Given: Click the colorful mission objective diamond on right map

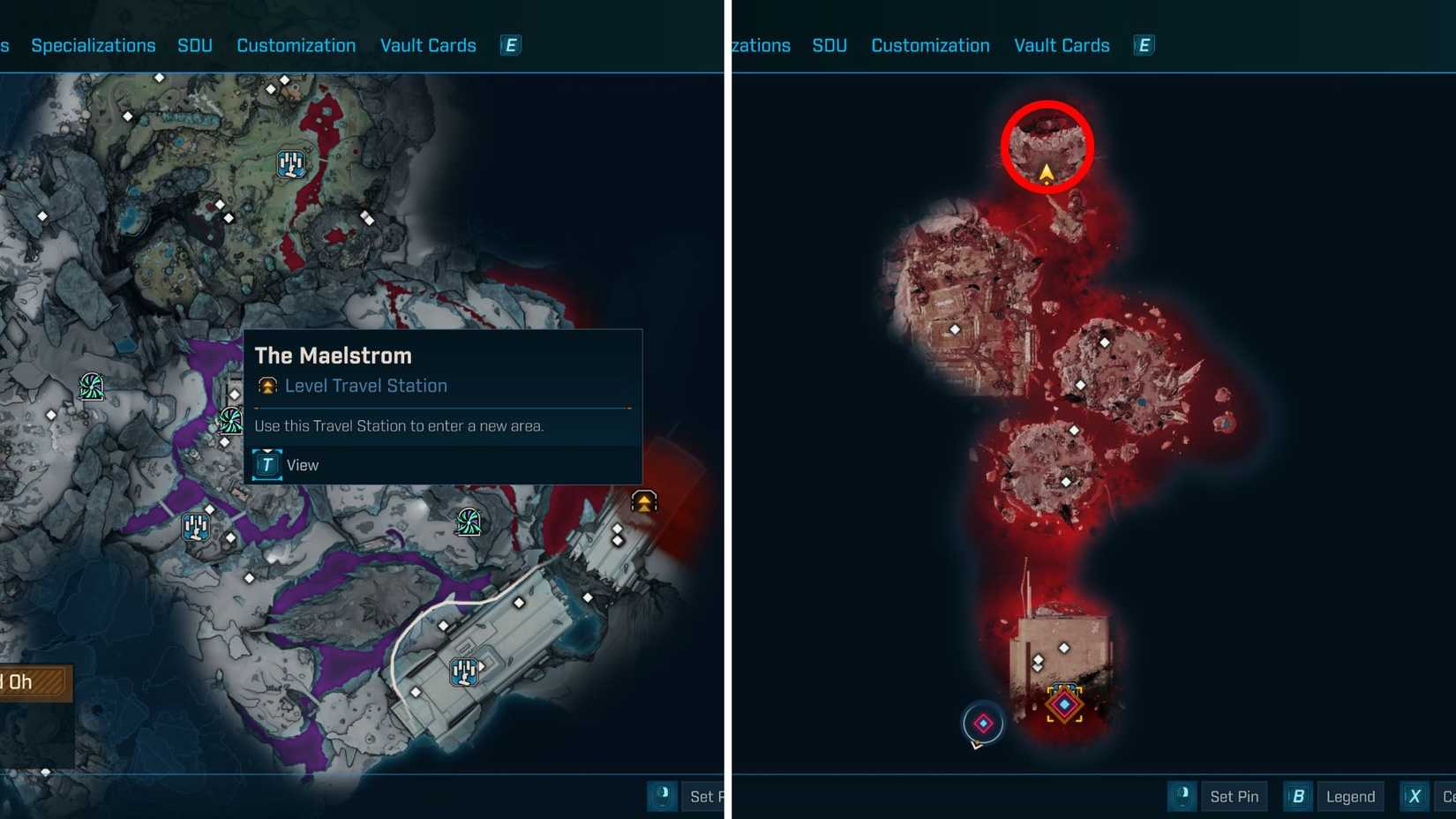Looking at the screenshot, I should click(x=1065, y=704).
